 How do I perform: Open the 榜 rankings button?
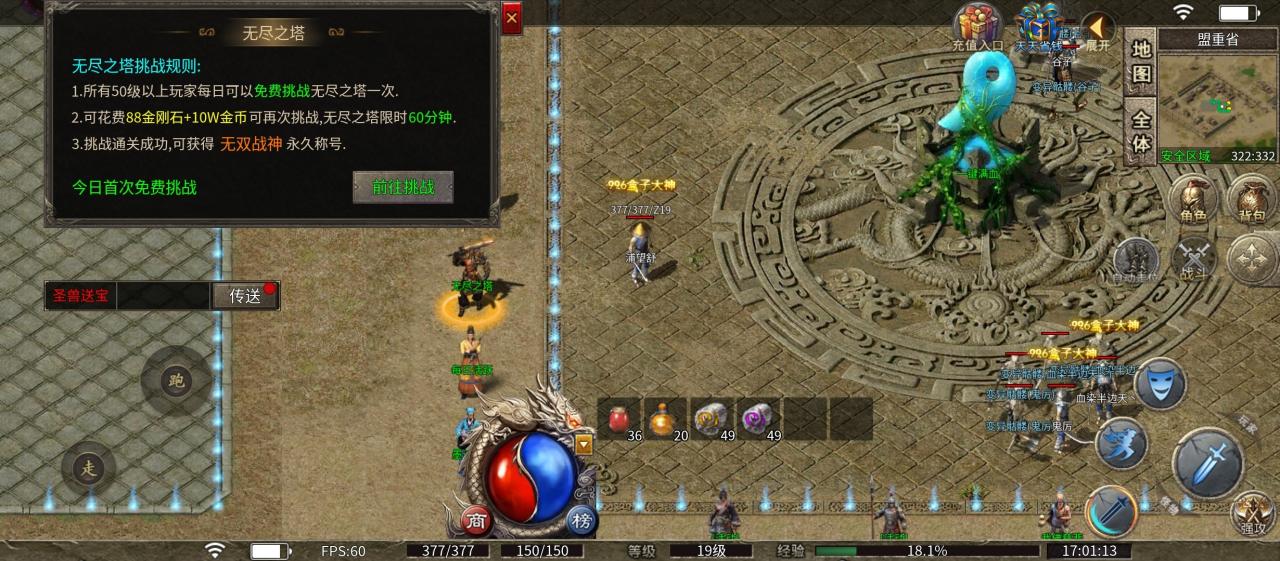580,520
